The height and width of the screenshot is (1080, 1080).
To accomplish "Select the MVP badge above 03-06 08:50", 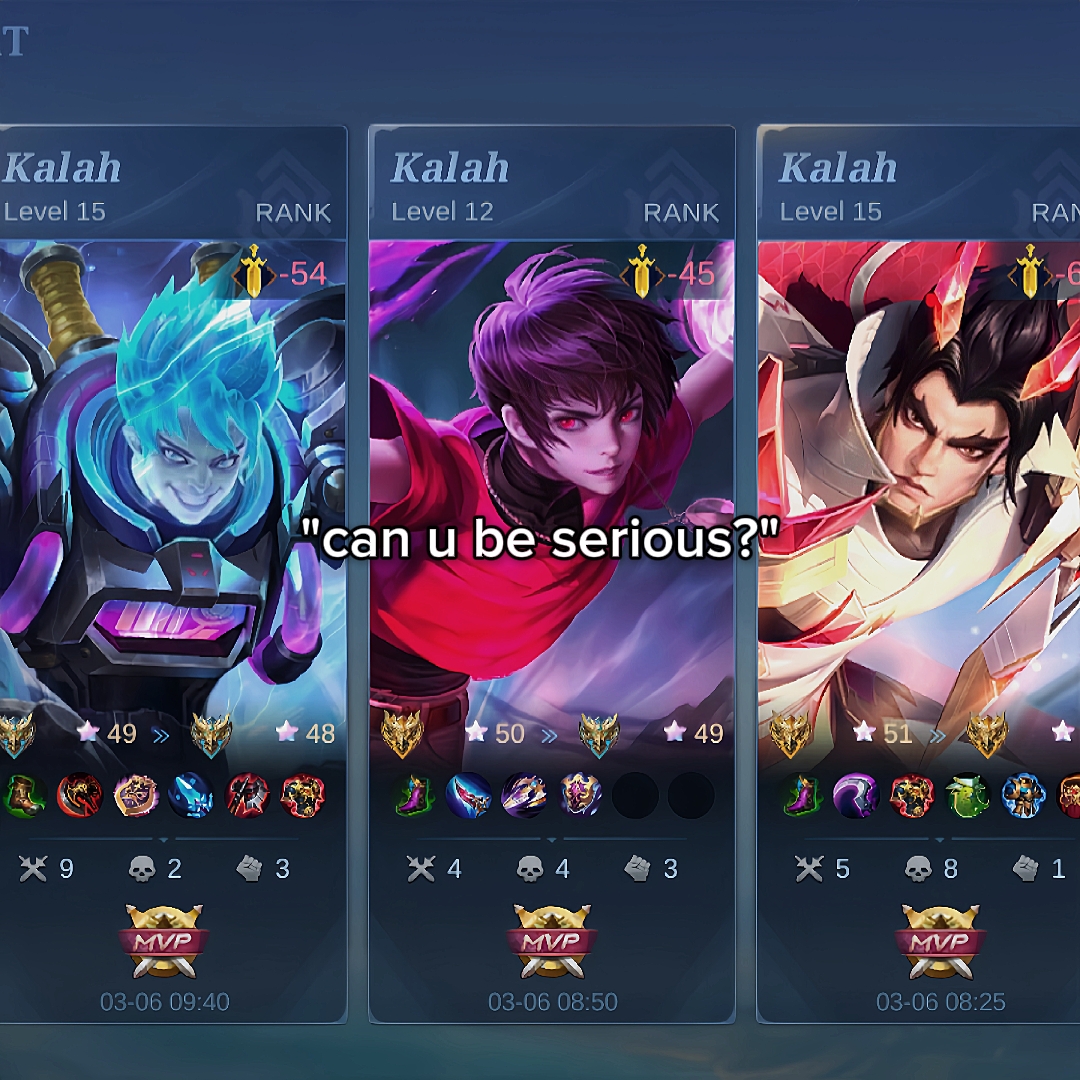I will tap(552, 942).
